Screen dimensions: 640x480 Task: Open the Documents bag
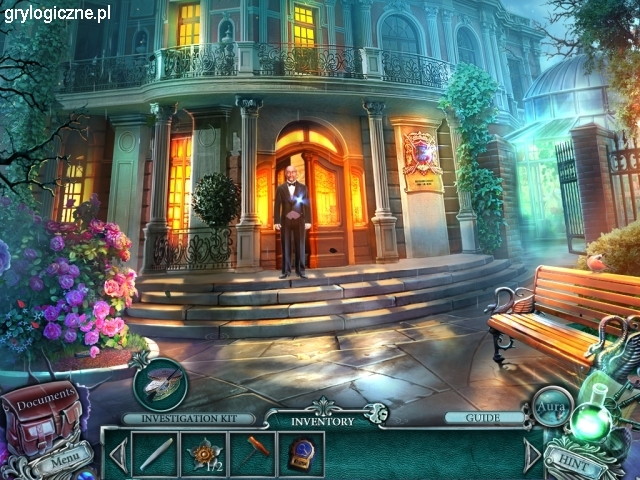coord(40,410)
